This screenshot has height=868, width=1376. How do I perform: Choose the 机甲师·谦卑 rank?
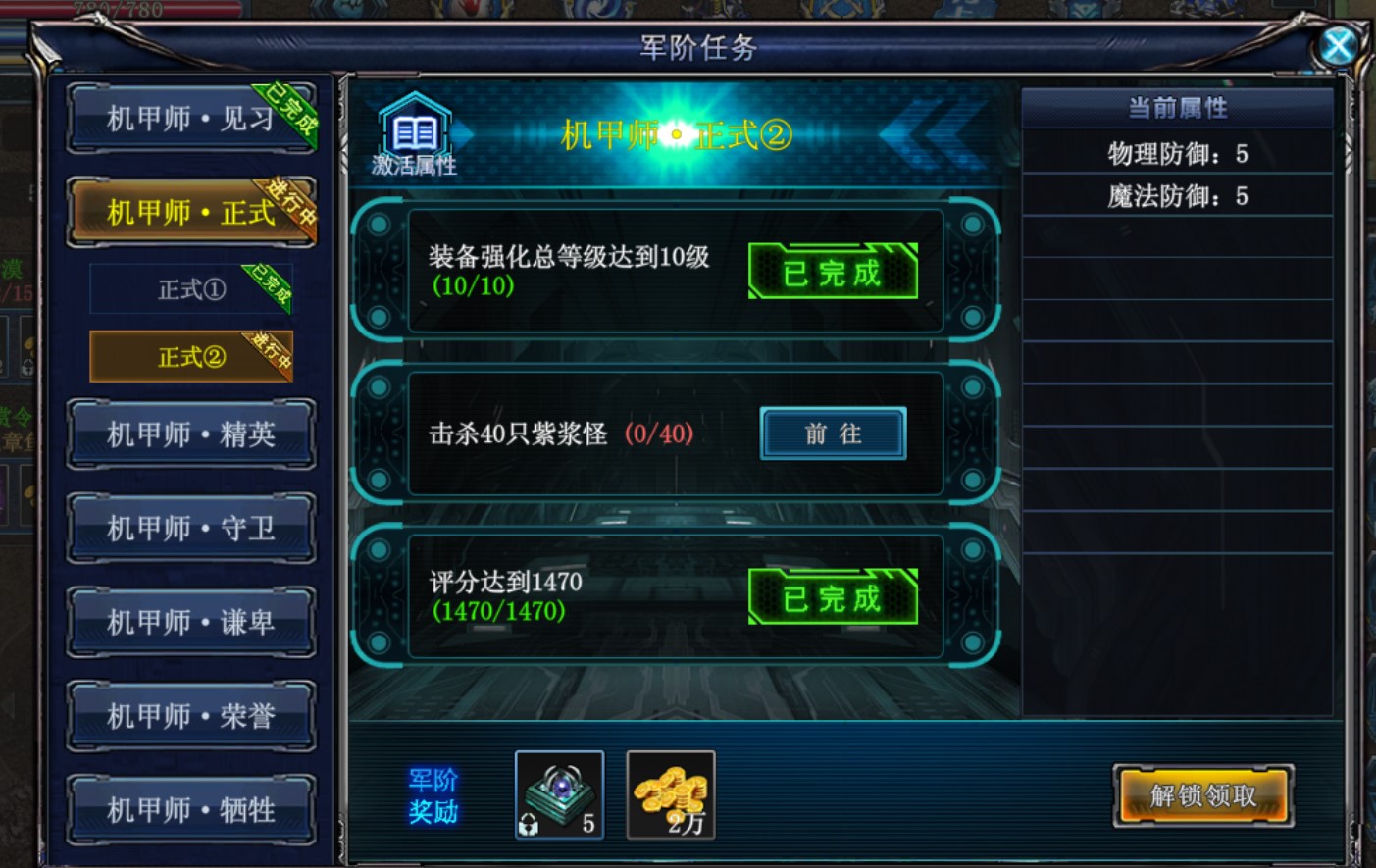click(191, 622)
